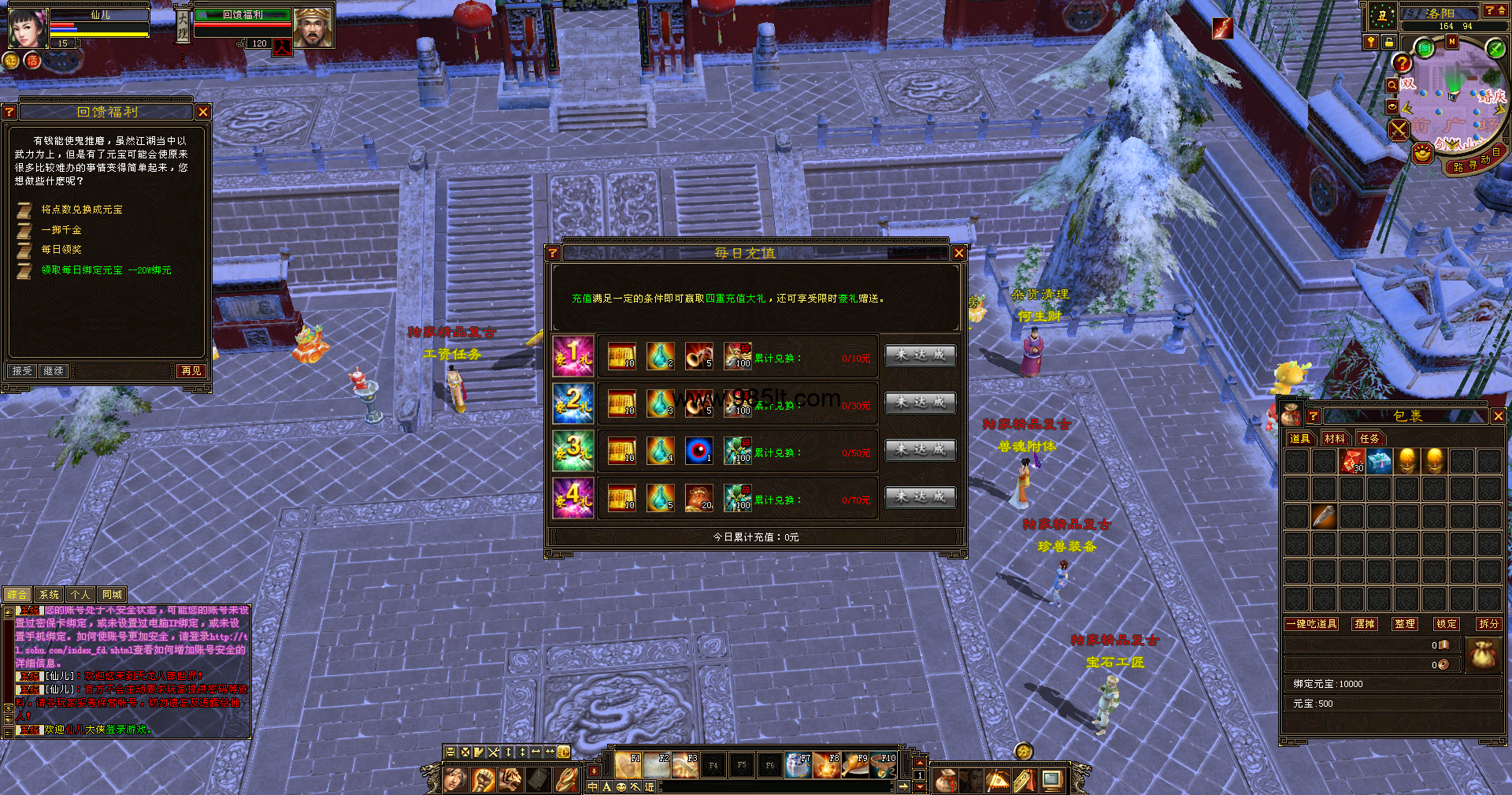
Task: Open the 任务 quest items tab
Action: (x=1369, y=439)
